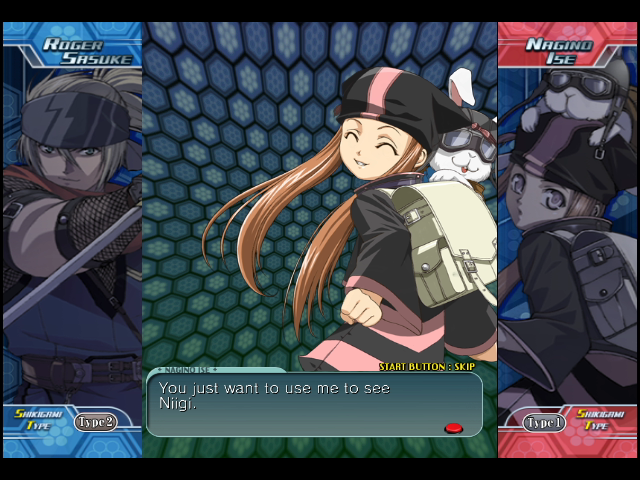Viewport: 640px width, 480px height.
Task: Select Roger Sasuke's Type 2 shikigami badge
Action: pyautogui.click(x=95, y=421)
